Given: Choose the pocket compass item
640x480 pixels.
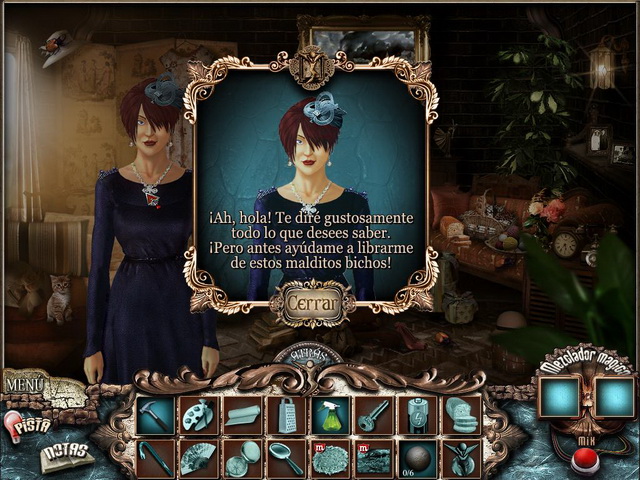Looking at the screenshot, I should (x=242, y=459).
